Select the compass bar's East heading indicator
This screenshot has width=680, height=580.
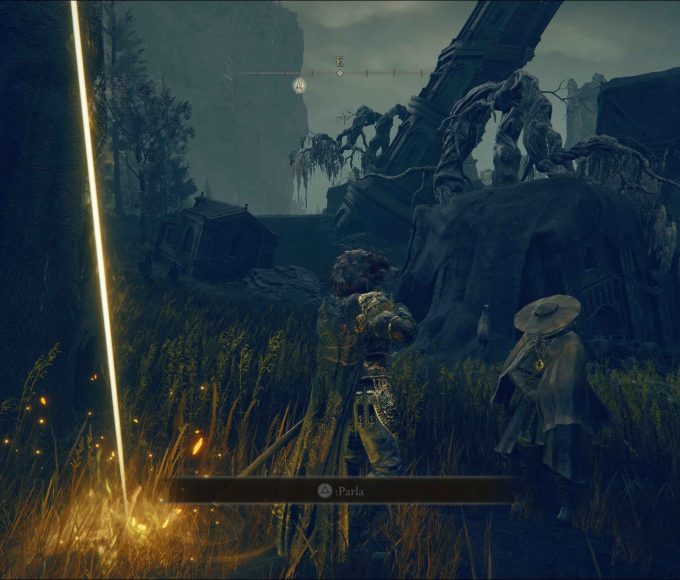coord(340,61)
